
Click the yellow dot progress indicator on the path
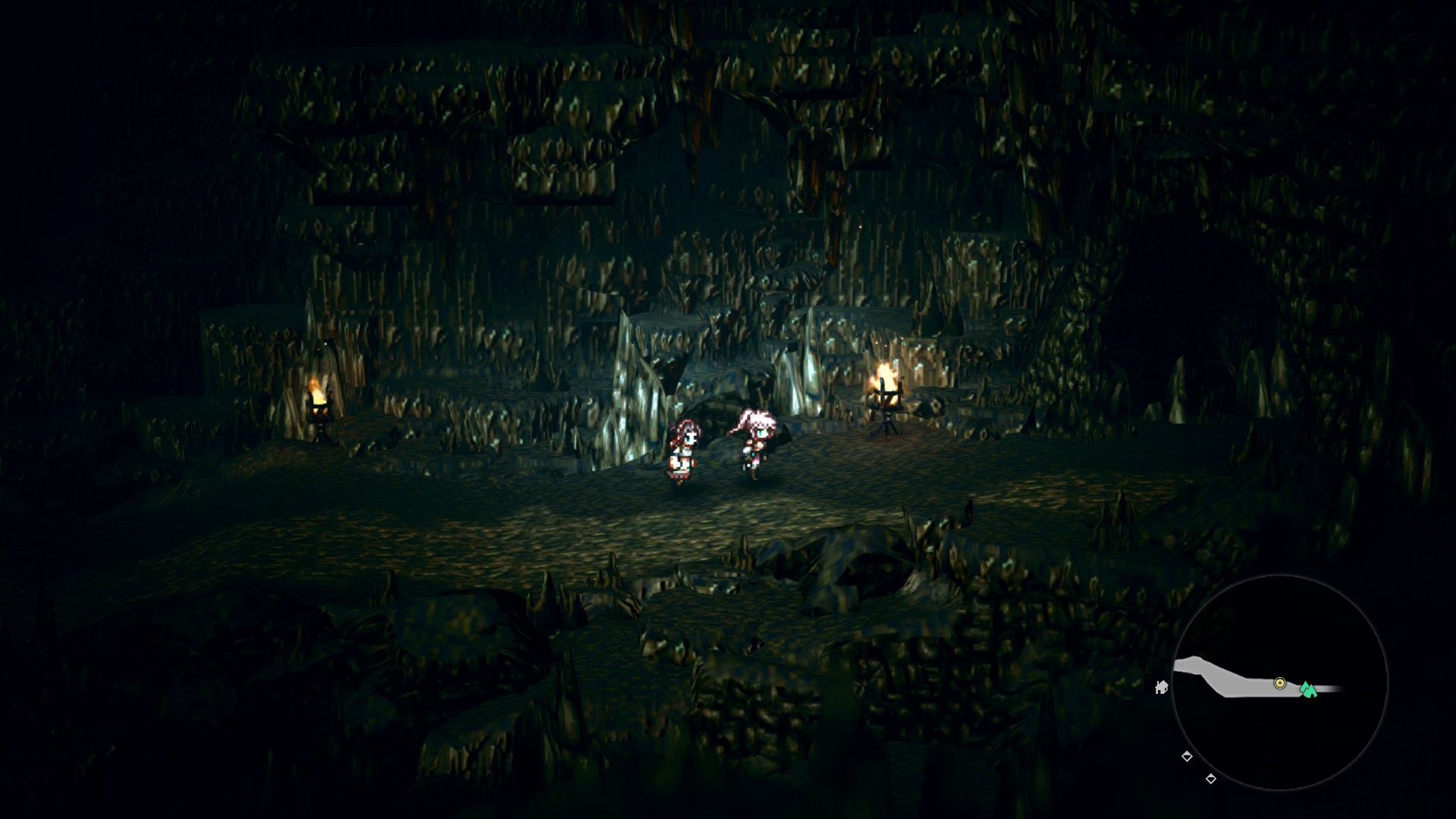1279,682
